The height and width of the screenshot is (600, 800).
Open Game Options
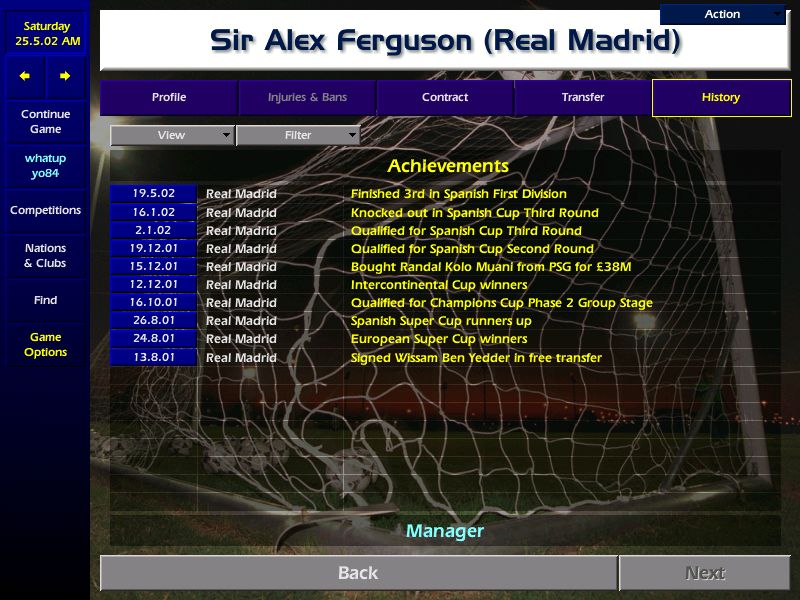(45, 345)
